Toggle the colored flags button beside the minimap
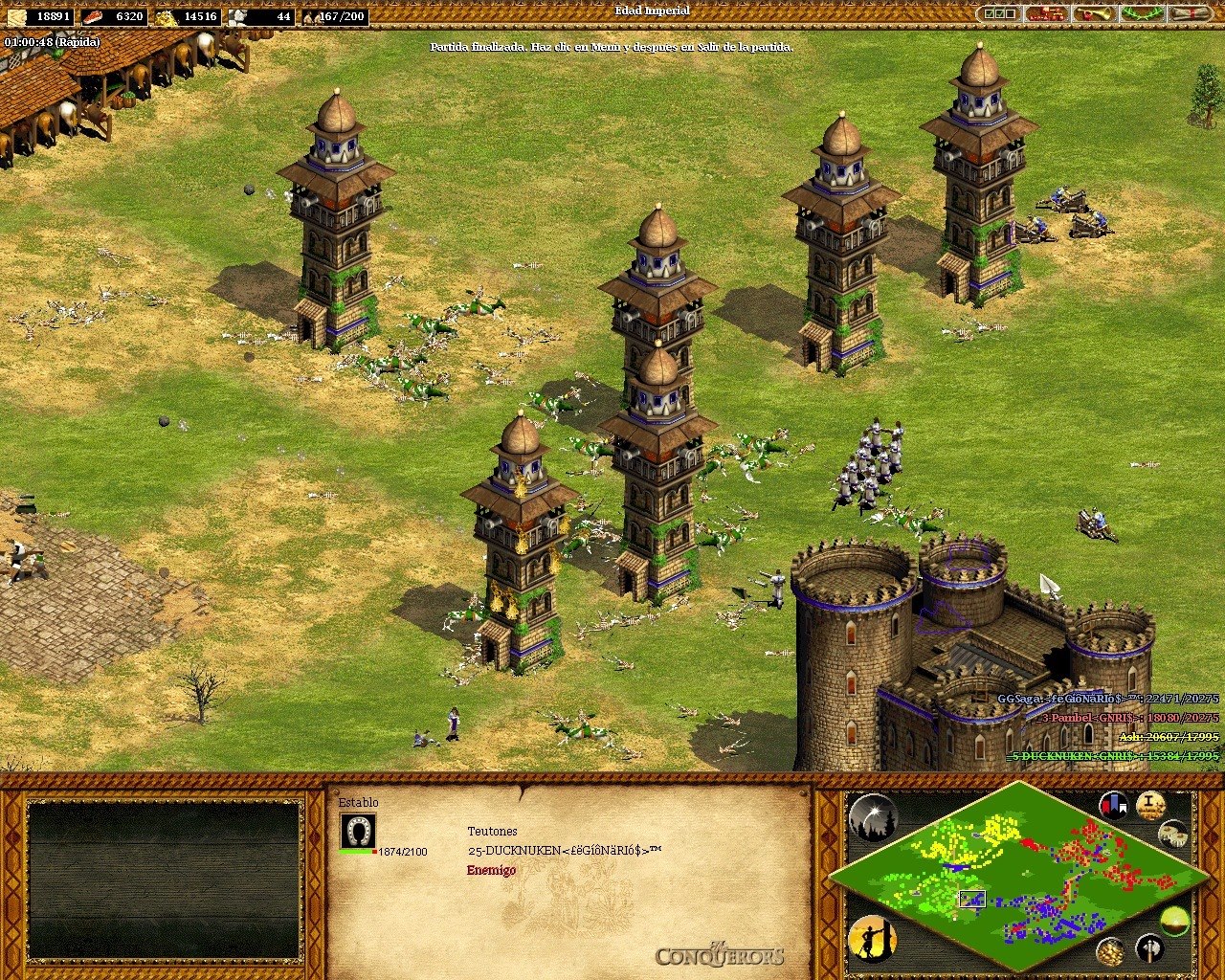Viewport: 1225px width, 980px height. 1113,805
